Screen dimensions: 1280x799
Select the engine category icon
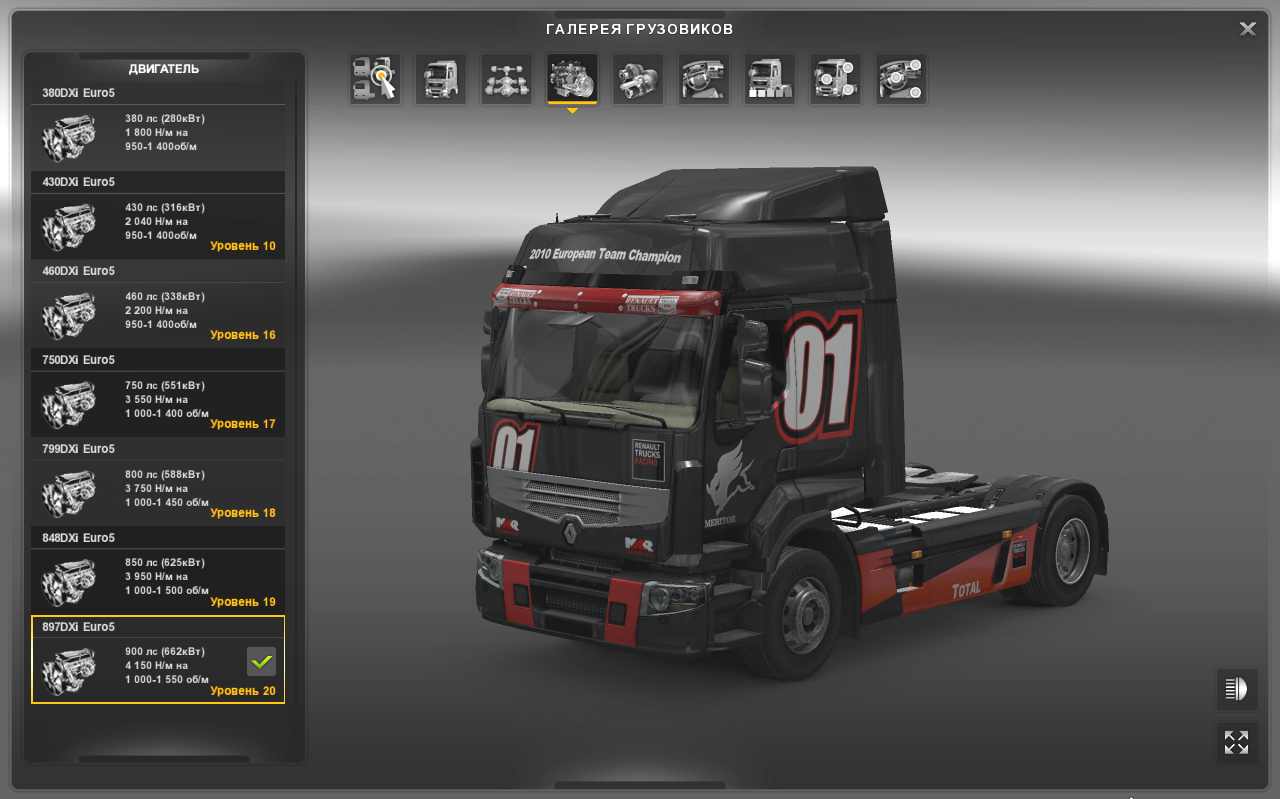(x=571, y=78)
